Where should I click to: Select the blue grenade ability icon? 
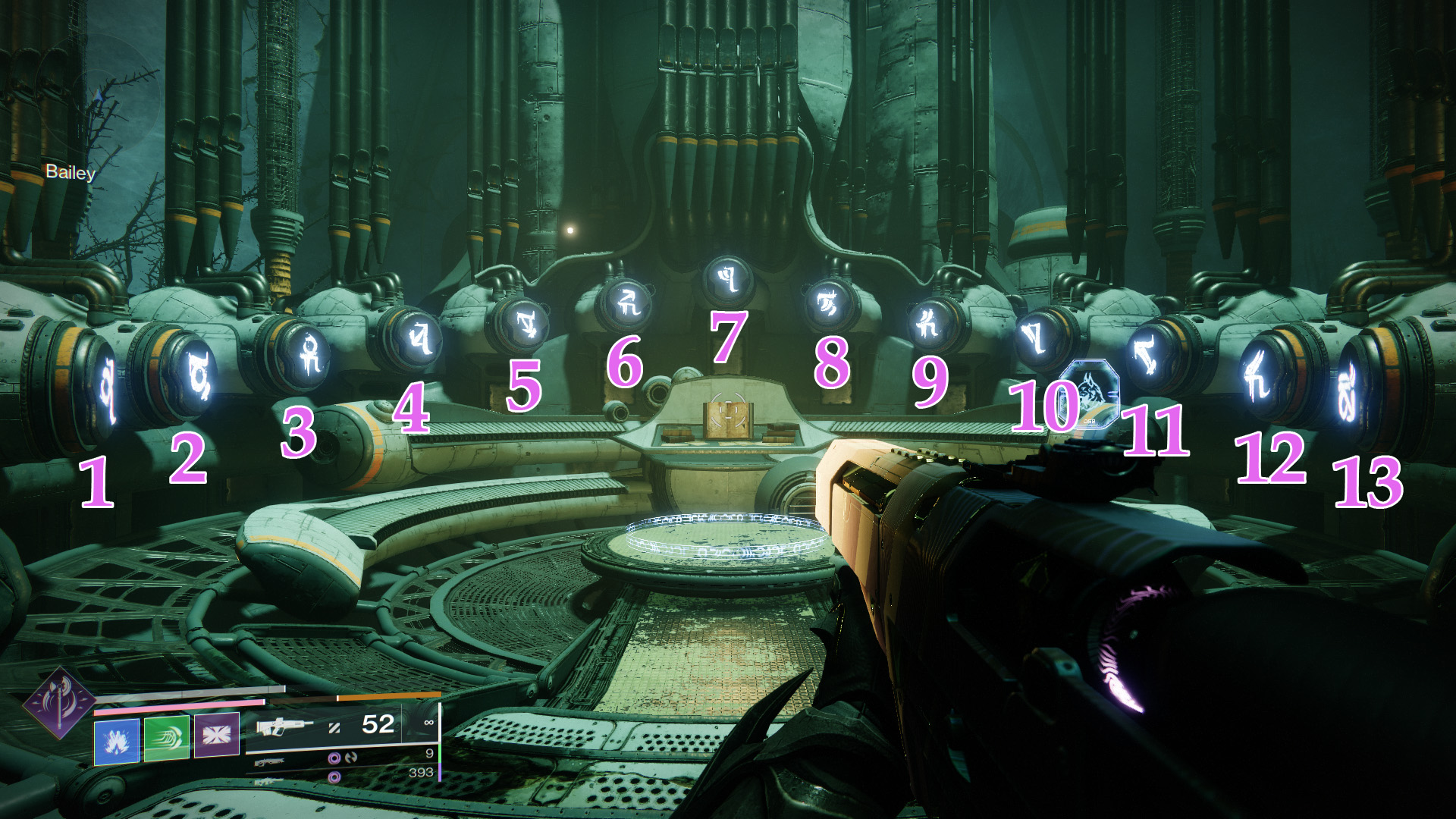(x=116, y=741)
